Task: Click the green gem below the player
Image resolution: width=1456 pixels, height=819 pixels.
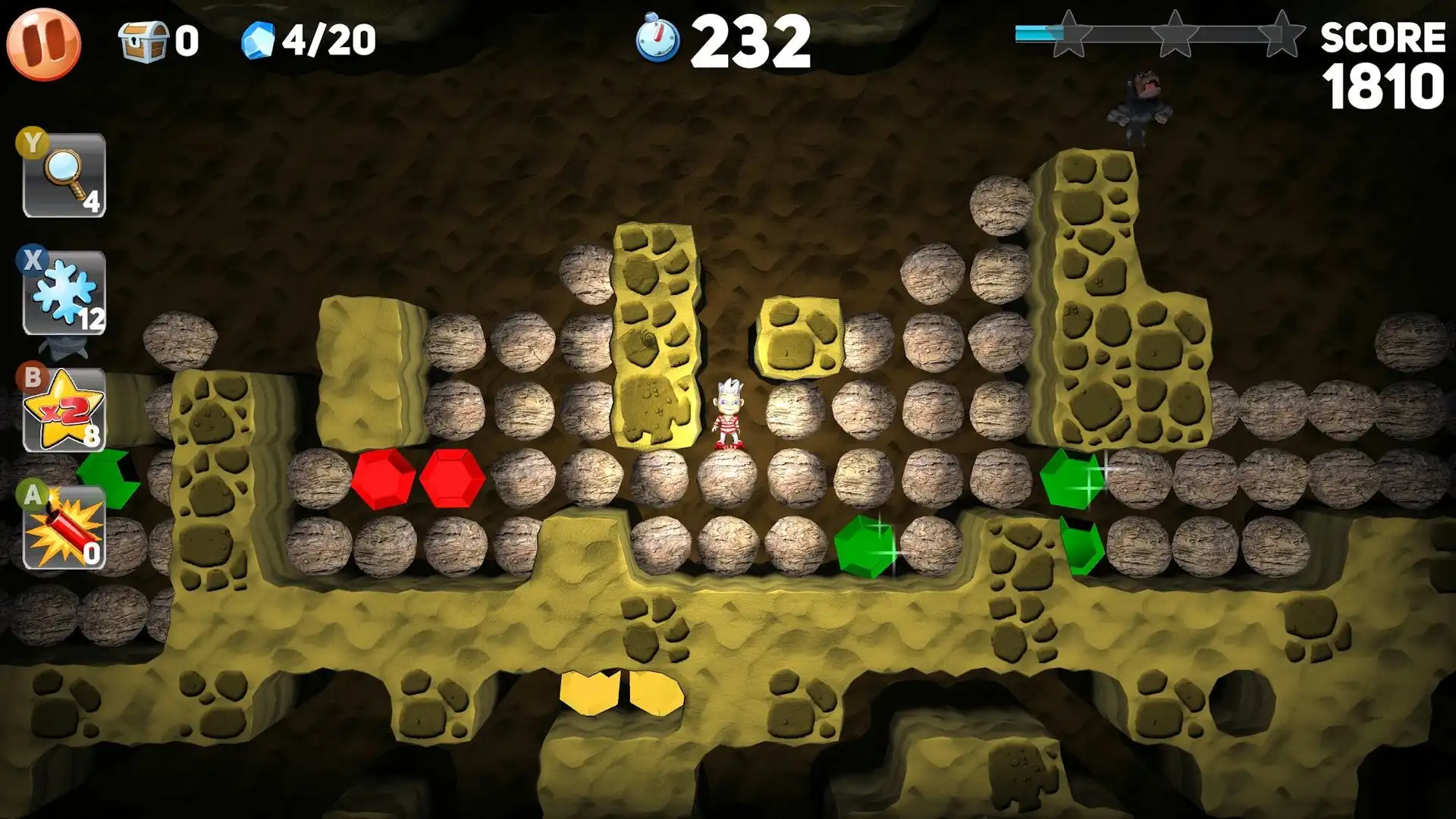Action: (x=864, y=548)
